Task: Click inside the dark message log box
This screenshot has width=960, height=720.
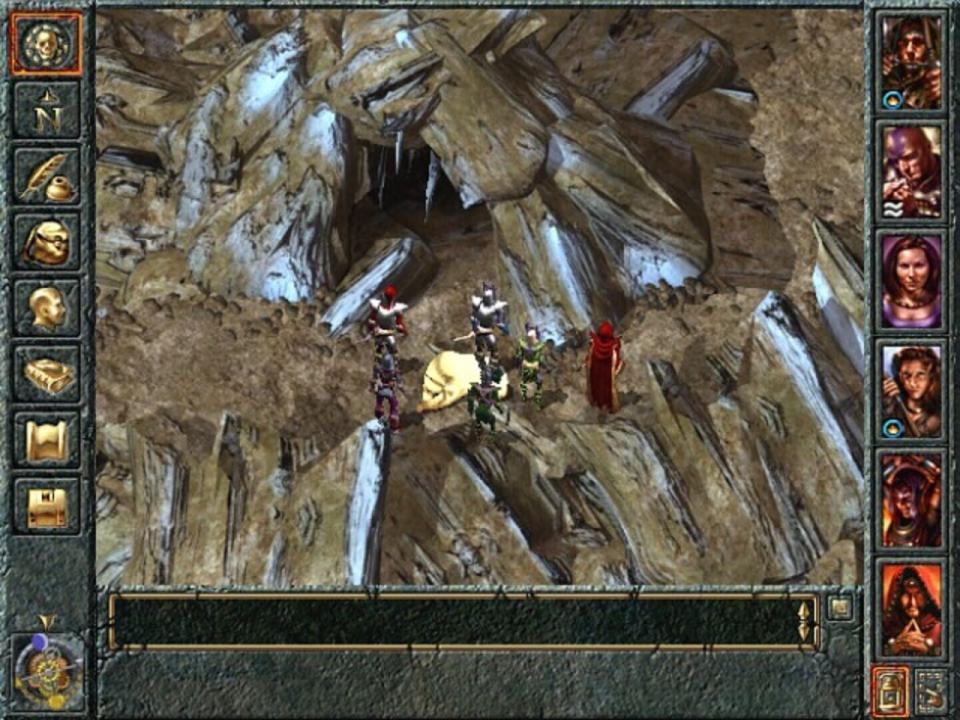Action: (455, 621)
